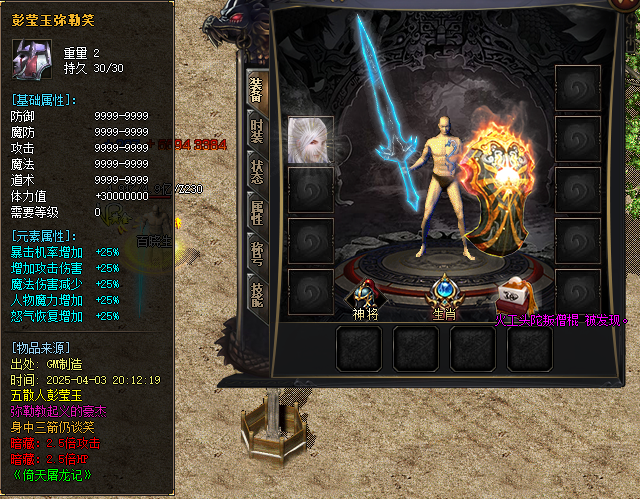
Task: Switch to the 属性 attributes tab
Action: coord(257,213)
